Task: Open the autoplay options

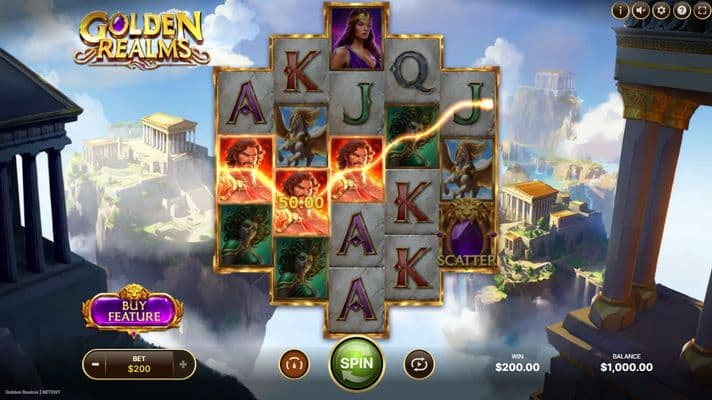Action: (x=418, y=364)
